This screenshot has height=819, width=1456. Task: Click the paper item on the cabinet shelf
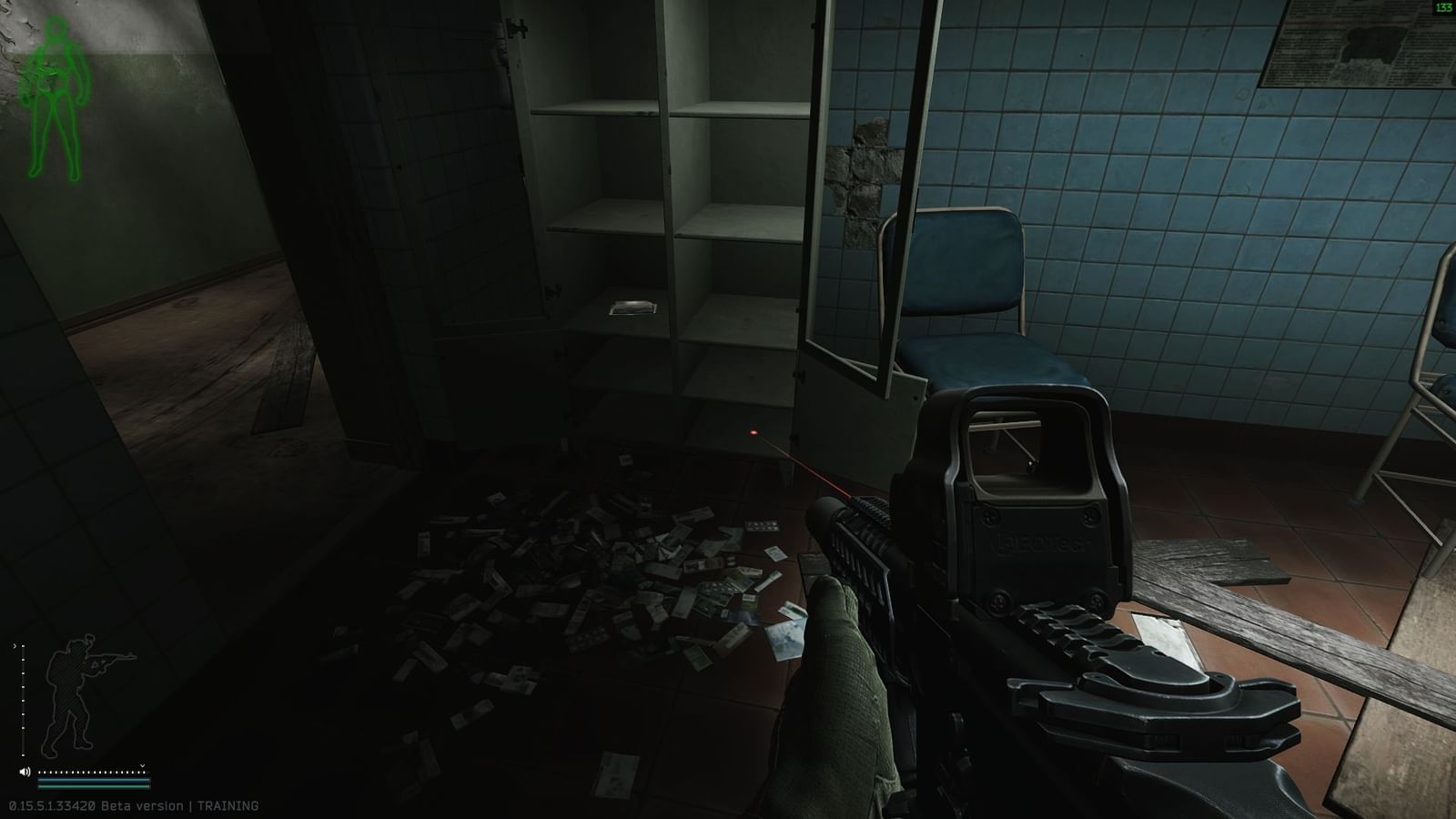[635, 308]
